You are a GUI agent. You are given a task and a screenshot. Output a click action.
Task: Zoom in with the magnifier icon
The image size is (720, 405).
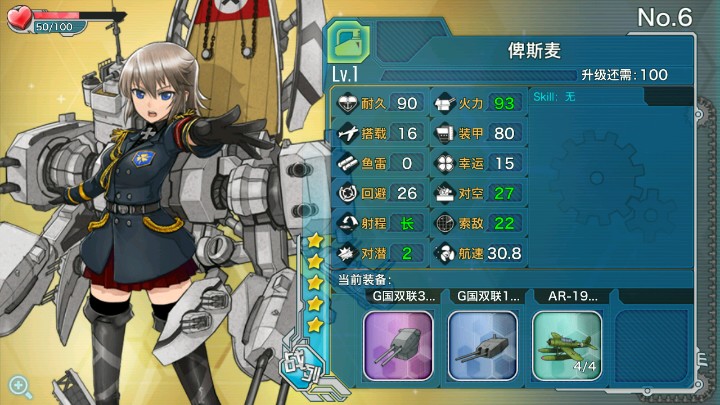click(x=18, y=383)
